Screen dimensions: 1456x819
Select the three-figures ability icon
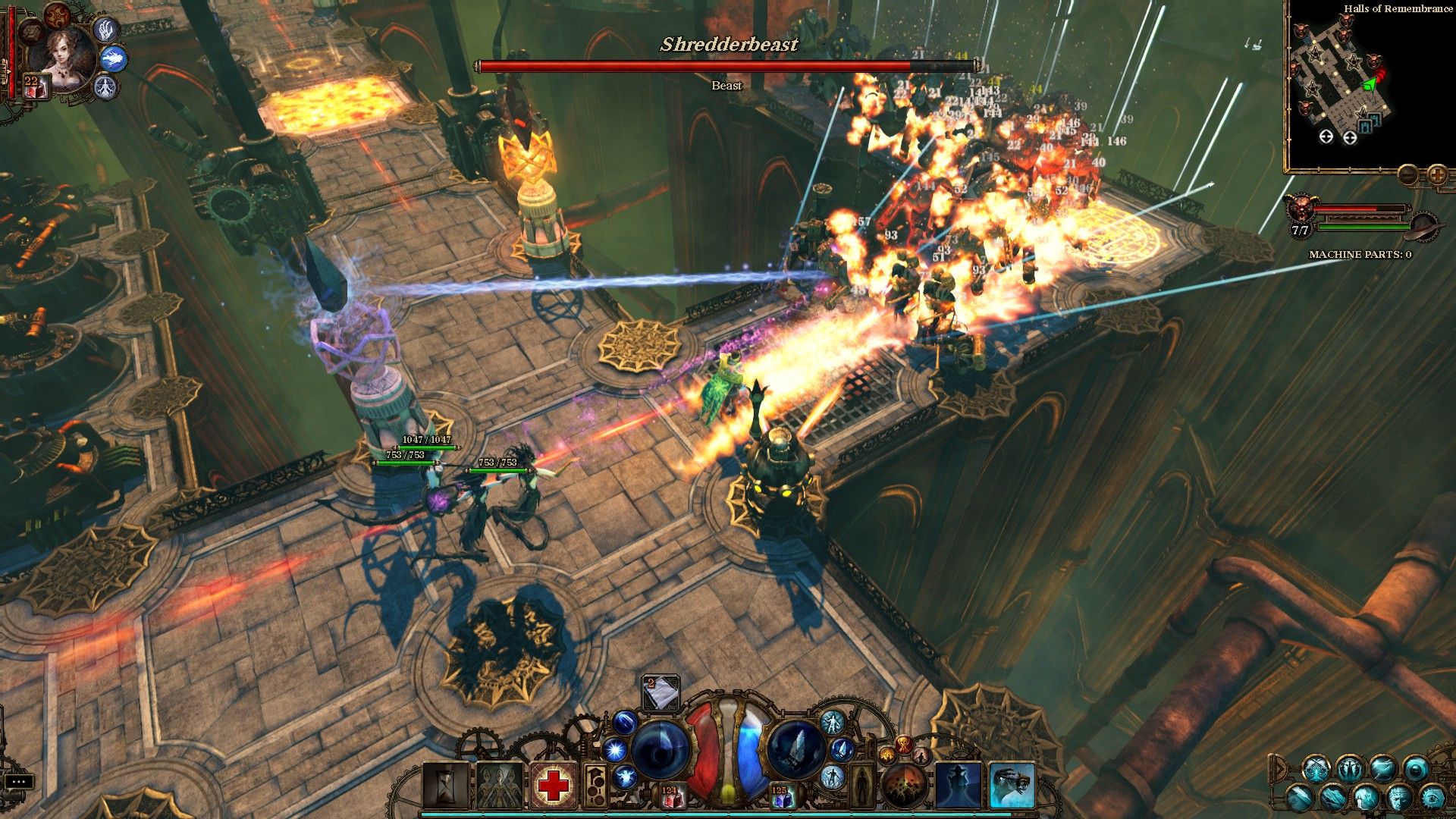coord(499,785)
